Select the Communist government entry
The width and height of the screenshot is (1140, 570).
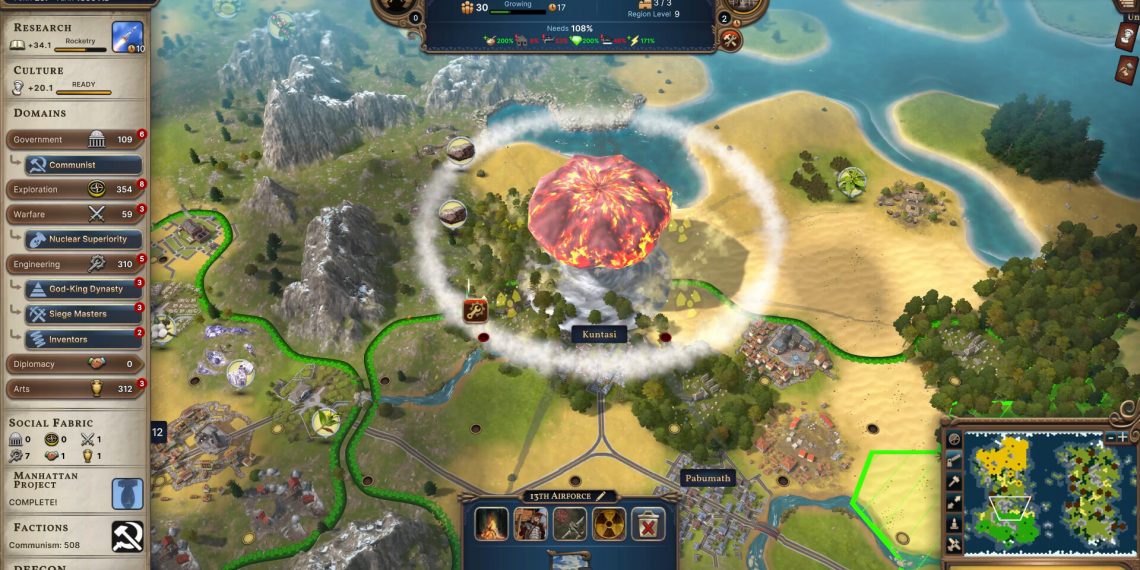(x=82, y=165)
